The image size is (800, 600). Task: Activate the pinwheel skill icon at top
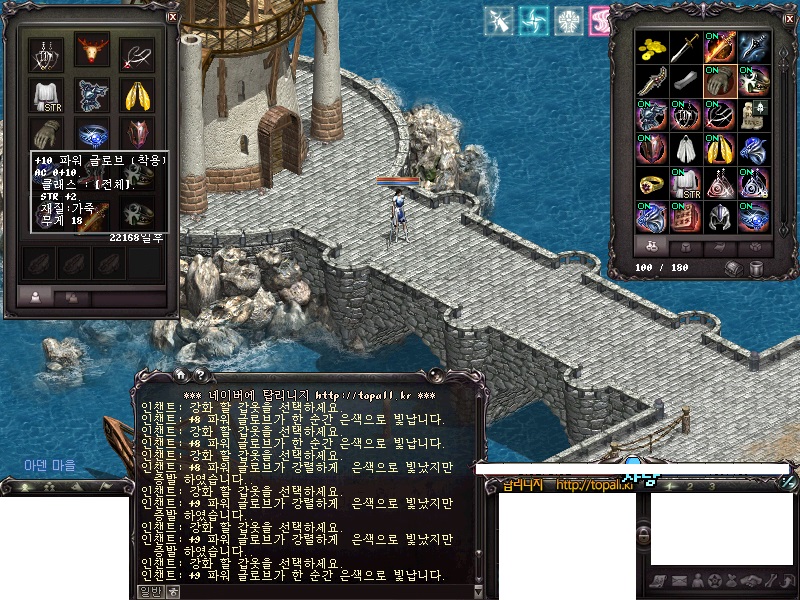point(534,20)
